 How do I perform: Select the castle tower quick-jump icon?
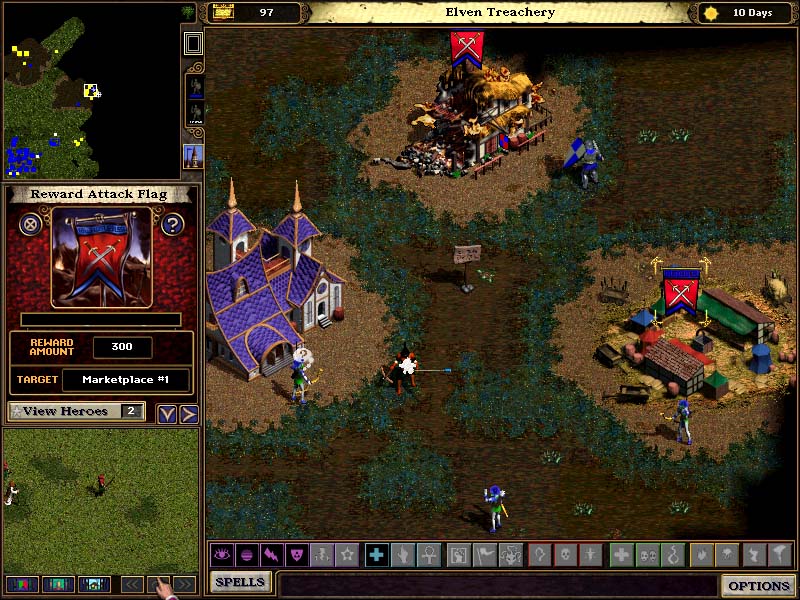coord(193,156)
